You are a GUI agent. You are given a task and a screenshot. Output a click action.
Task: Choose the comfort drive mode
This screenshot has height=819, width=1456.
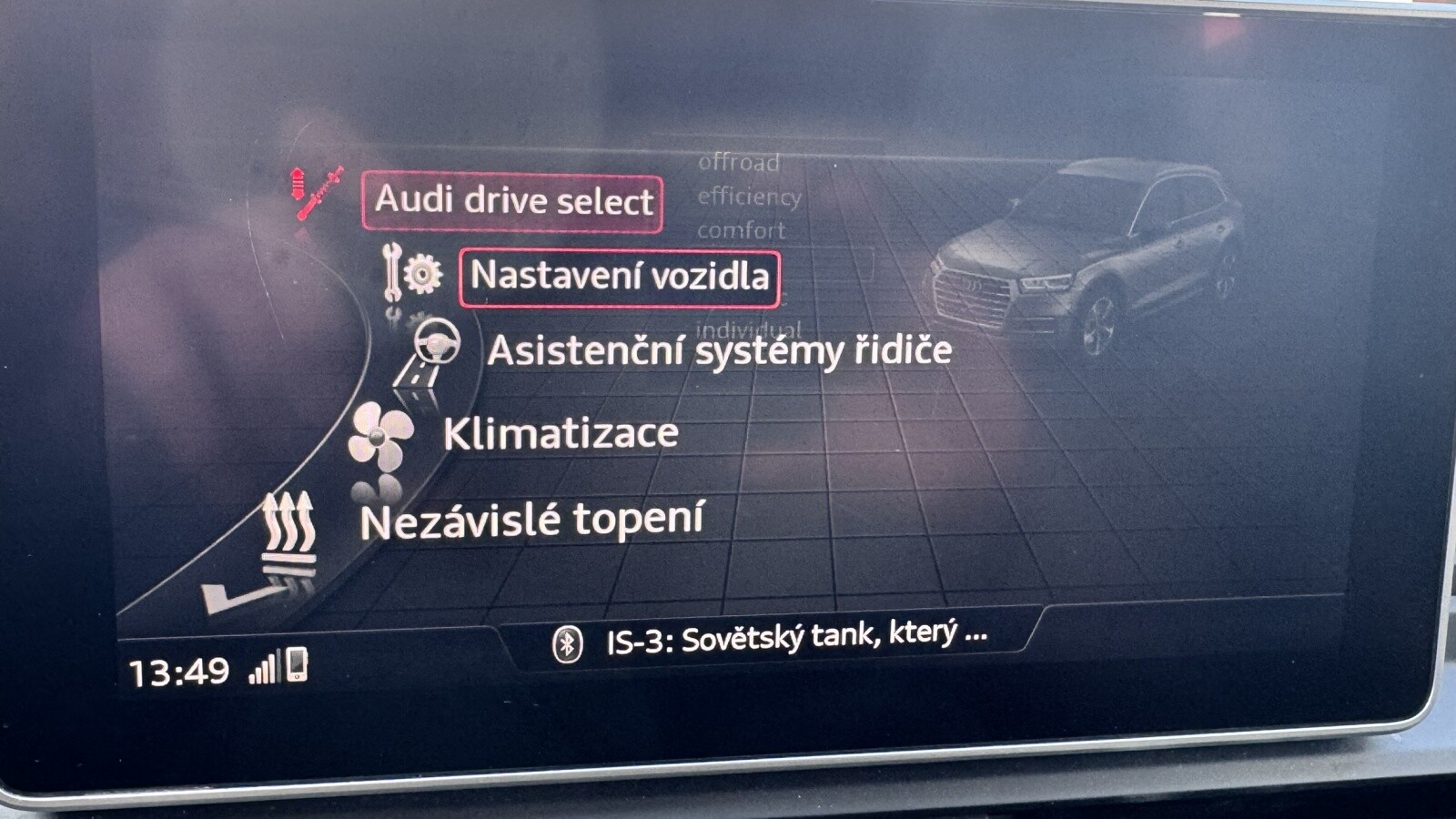(x=741, y=231)
